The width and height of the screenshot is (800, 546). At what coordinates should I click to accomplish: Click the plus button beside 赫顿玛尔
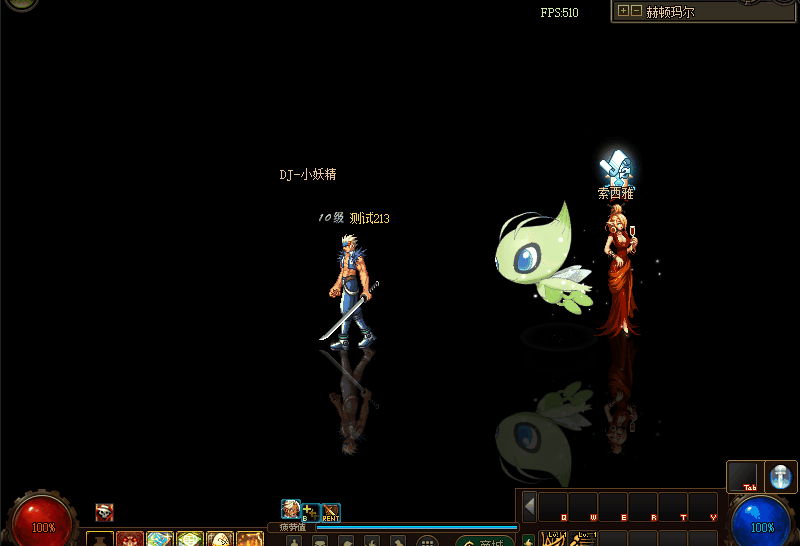(624, 11)
